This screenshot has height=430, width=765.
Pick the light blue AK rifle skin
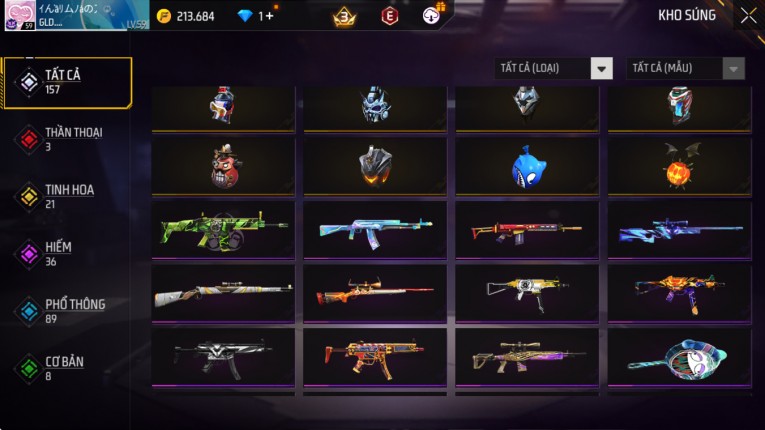376,229
